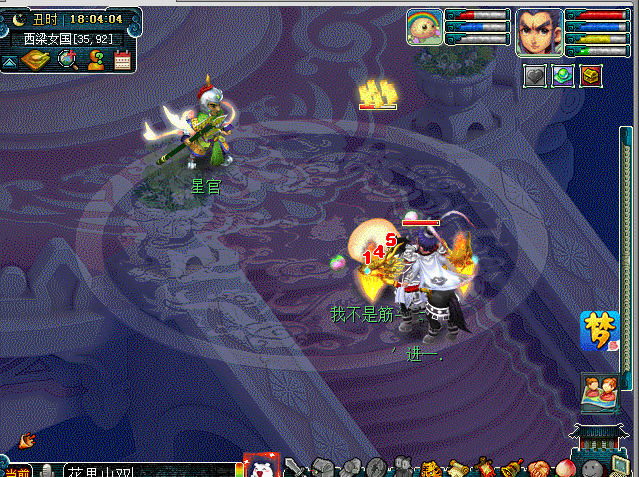Open the player character portrait

pyautogui.click(x=539, y=32)
